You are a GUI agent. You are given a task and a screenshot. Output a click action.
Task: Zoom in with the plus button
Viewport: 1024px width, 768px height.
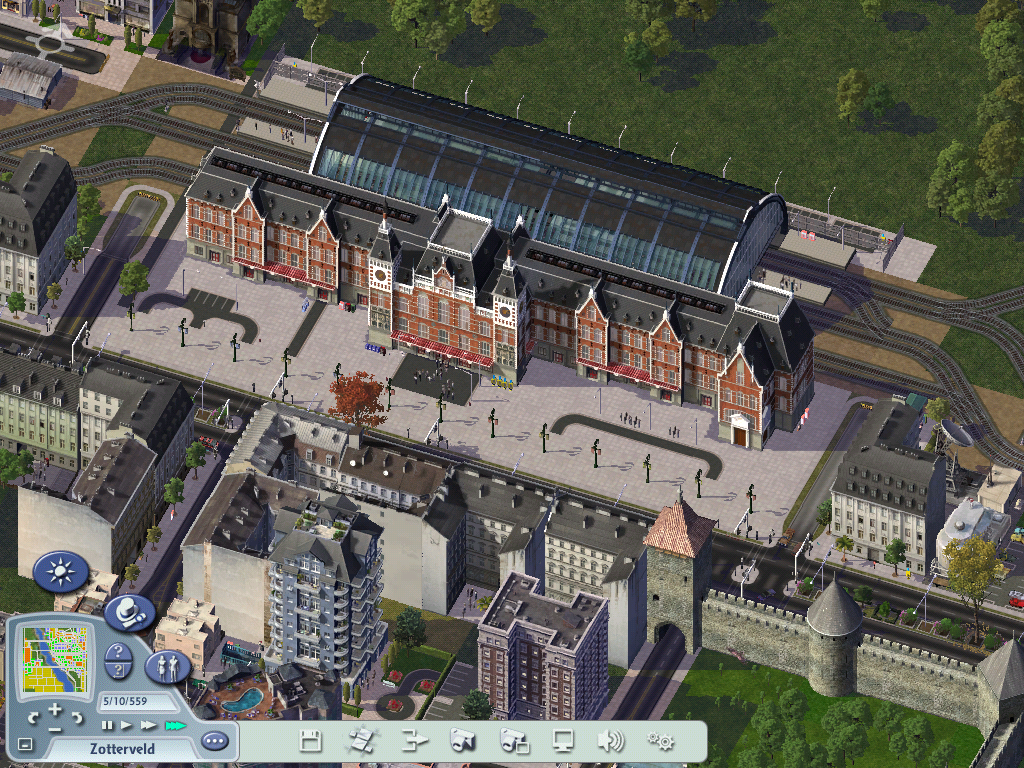tap(57, 710)
